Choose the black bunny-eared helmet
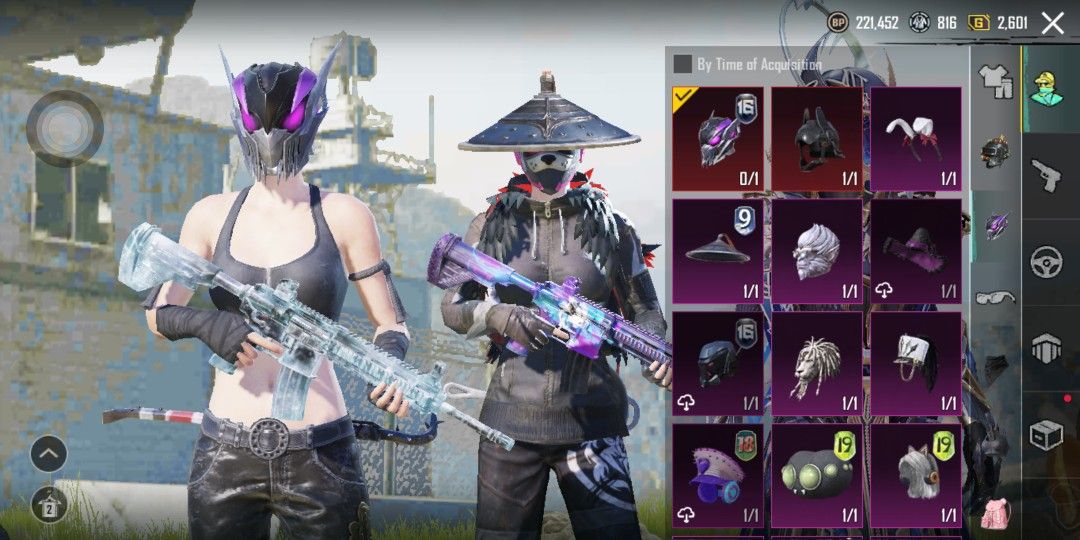Viewport: 1080px width, 540px height. (x=816, y=138)
